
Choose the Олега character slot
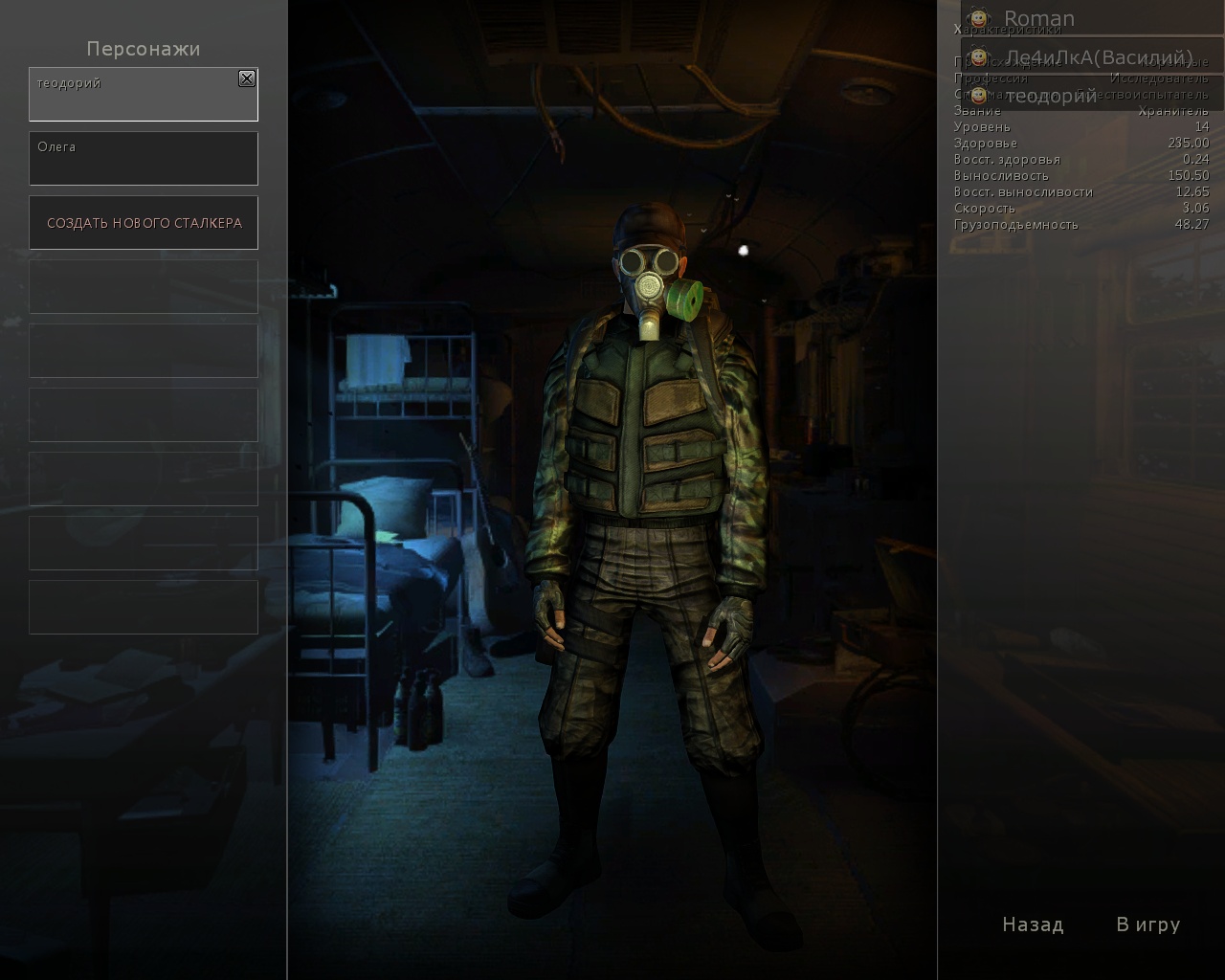click(144, 159)
